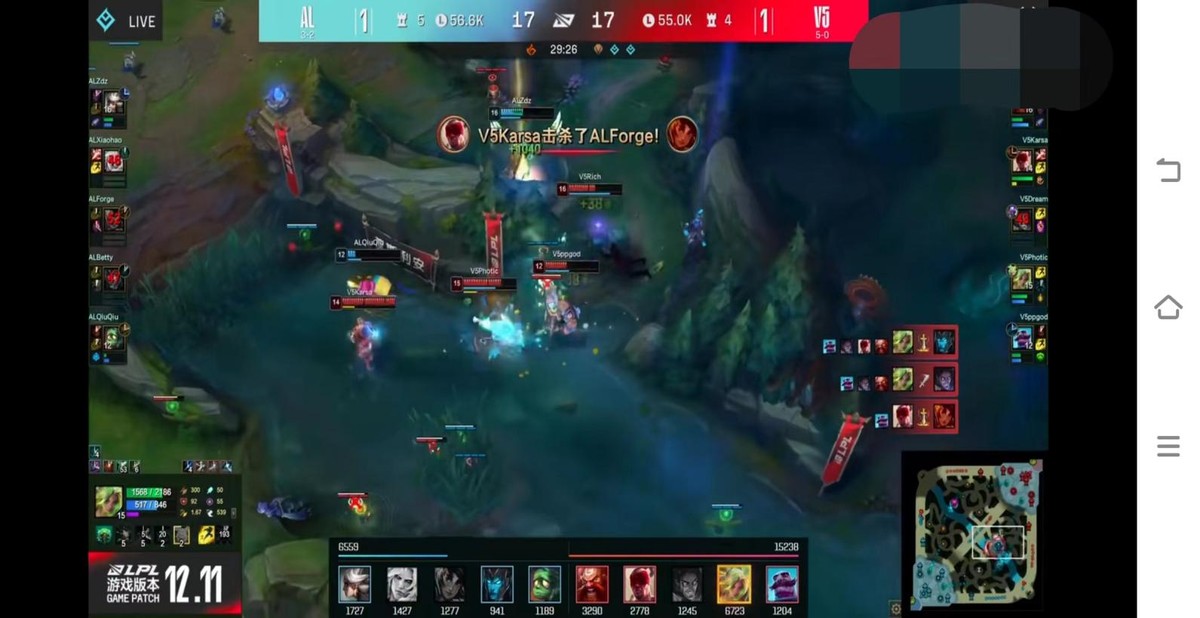Click ALBetty's champion portrait
Image resolution: width=1200 pixels, height=618 pixels.
114,279
